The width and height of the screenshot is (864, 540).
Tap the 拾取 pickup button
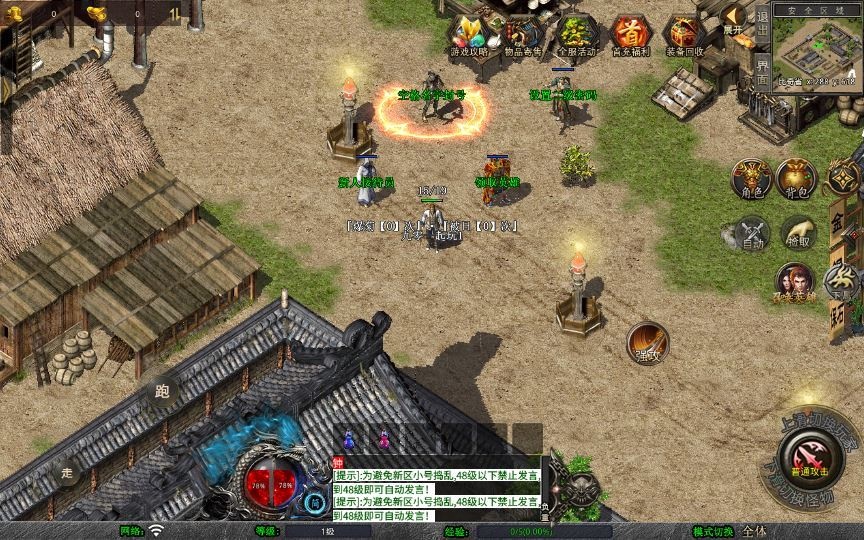(797, 233)
